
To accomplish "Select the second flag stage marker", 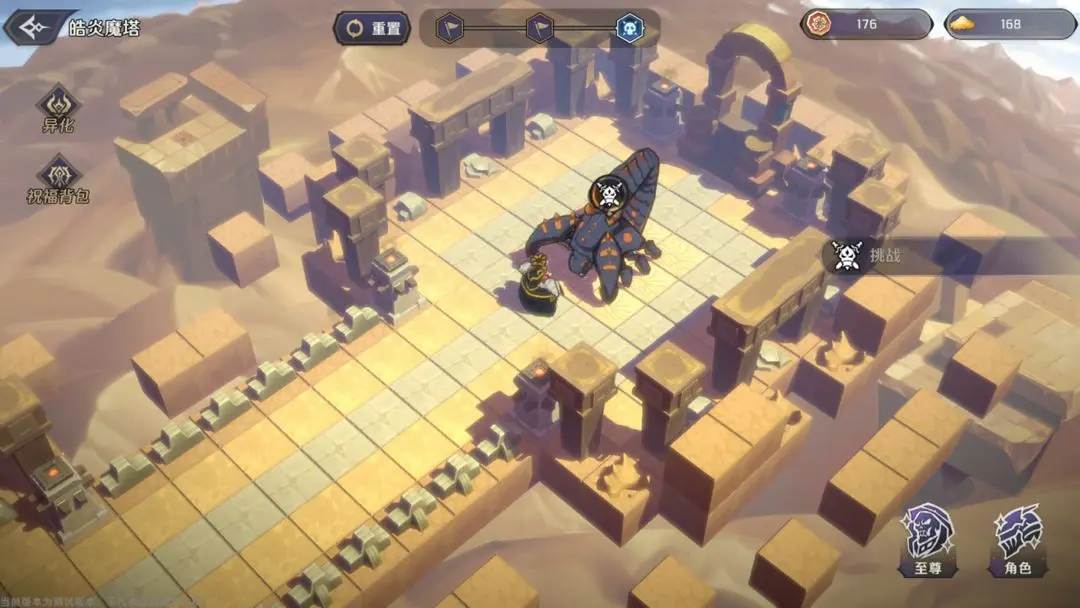I will point(540,27).
